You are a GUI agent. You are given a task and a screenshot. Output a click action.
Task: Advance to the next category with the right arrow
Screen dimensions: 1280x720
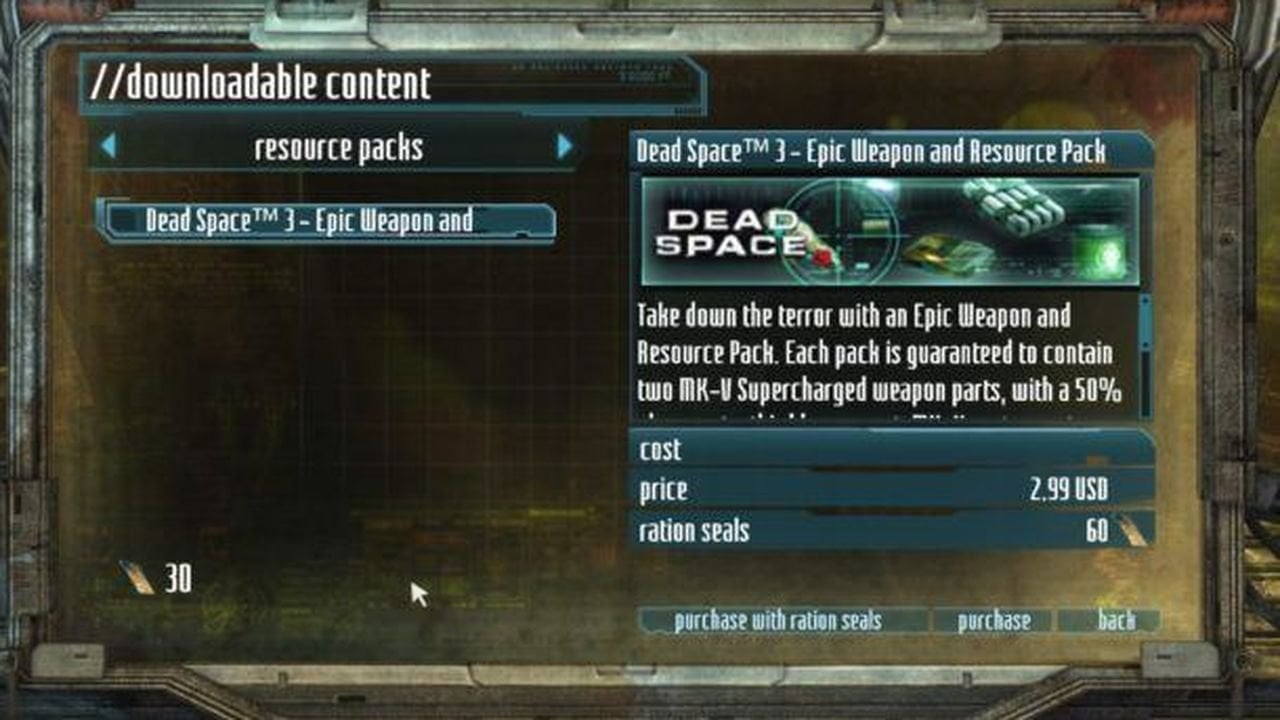tap(565, 147)
